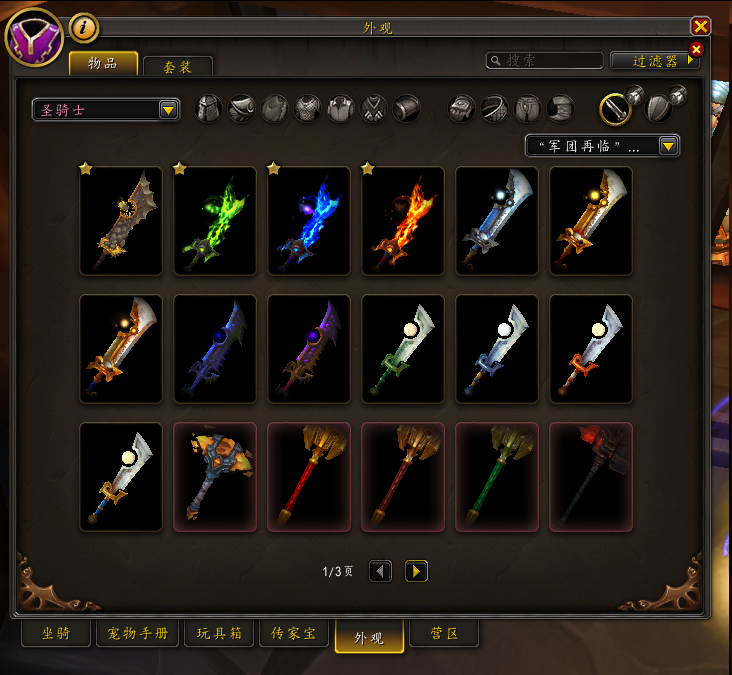Choose the helmet armor slot icon

[208, 108]
